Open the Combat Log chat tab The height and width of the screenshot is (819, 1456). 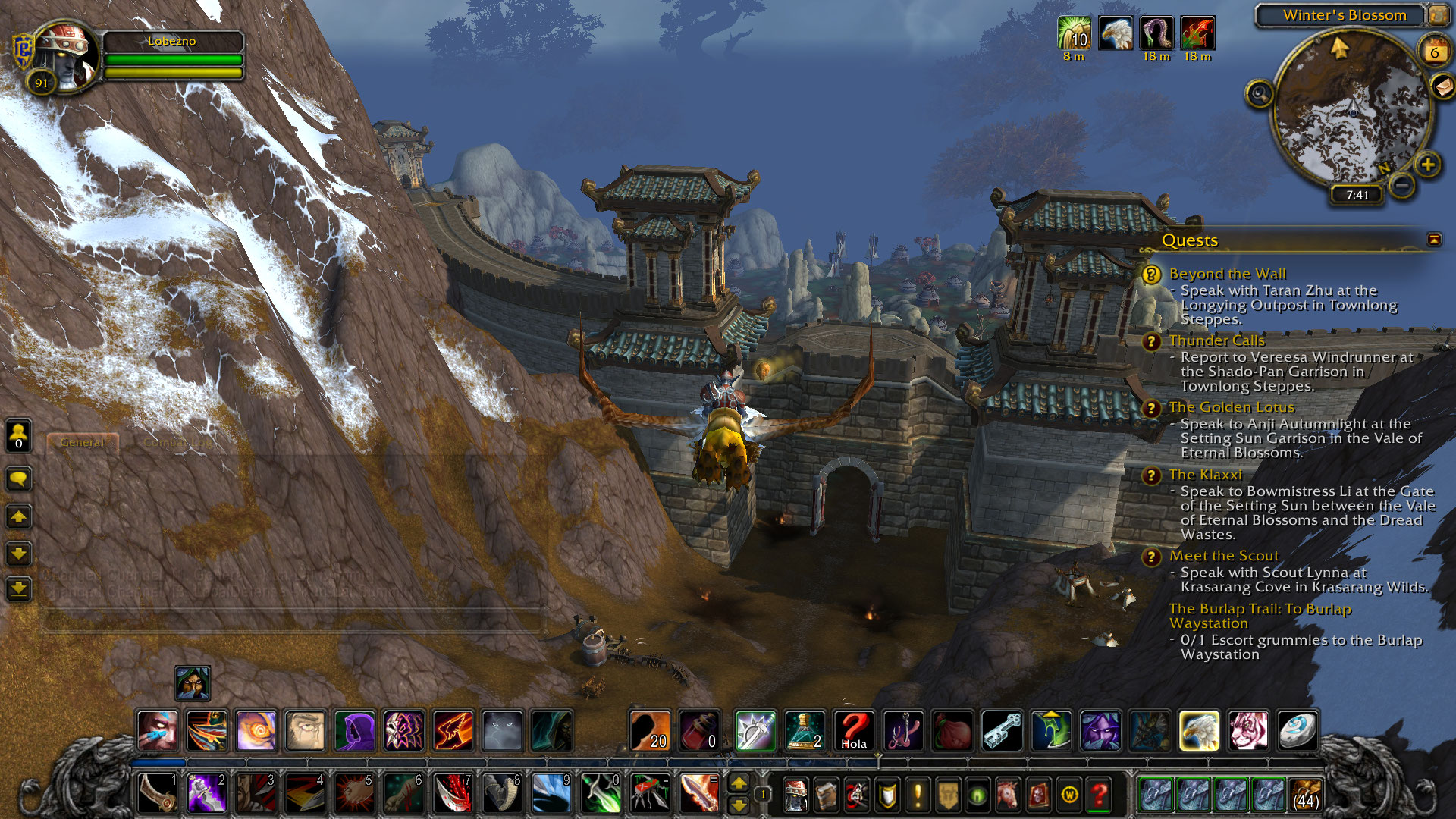[x=179, y=442]
